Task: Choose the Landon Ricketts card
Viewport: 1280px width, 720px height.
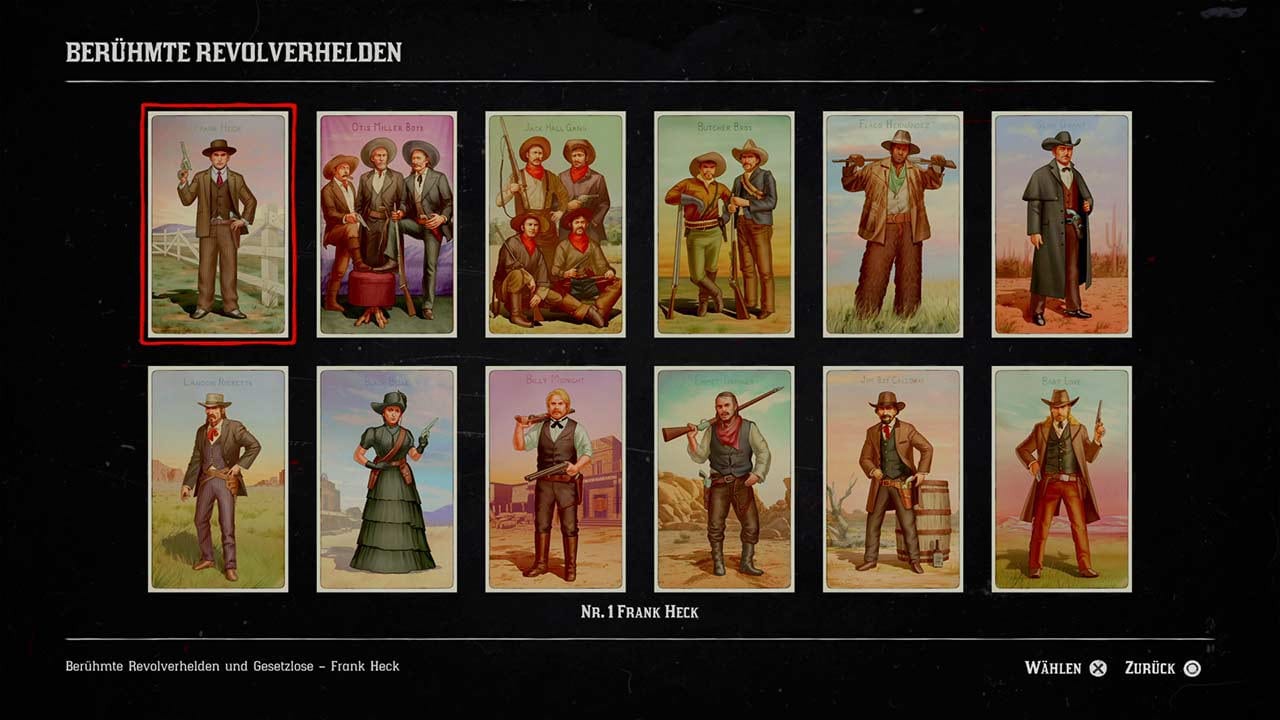Action: click(x=218, y=479)
